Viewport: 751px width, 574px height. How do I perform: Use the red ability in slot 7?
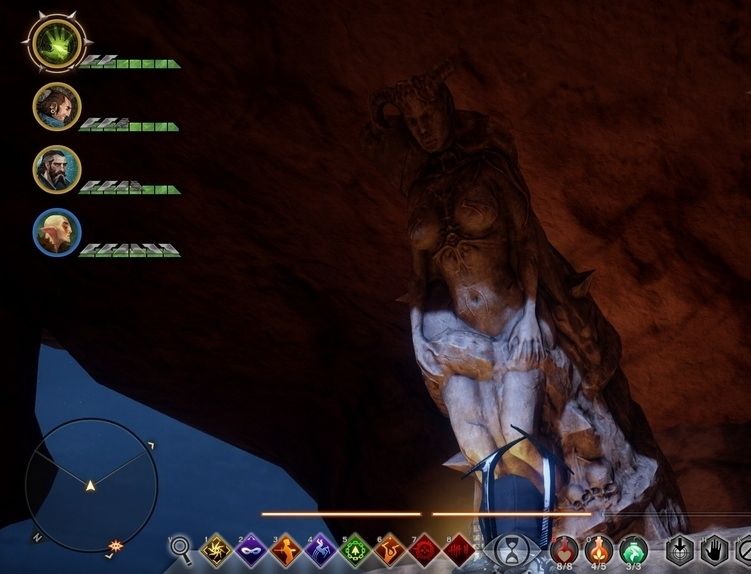click(x=422, y=550)
